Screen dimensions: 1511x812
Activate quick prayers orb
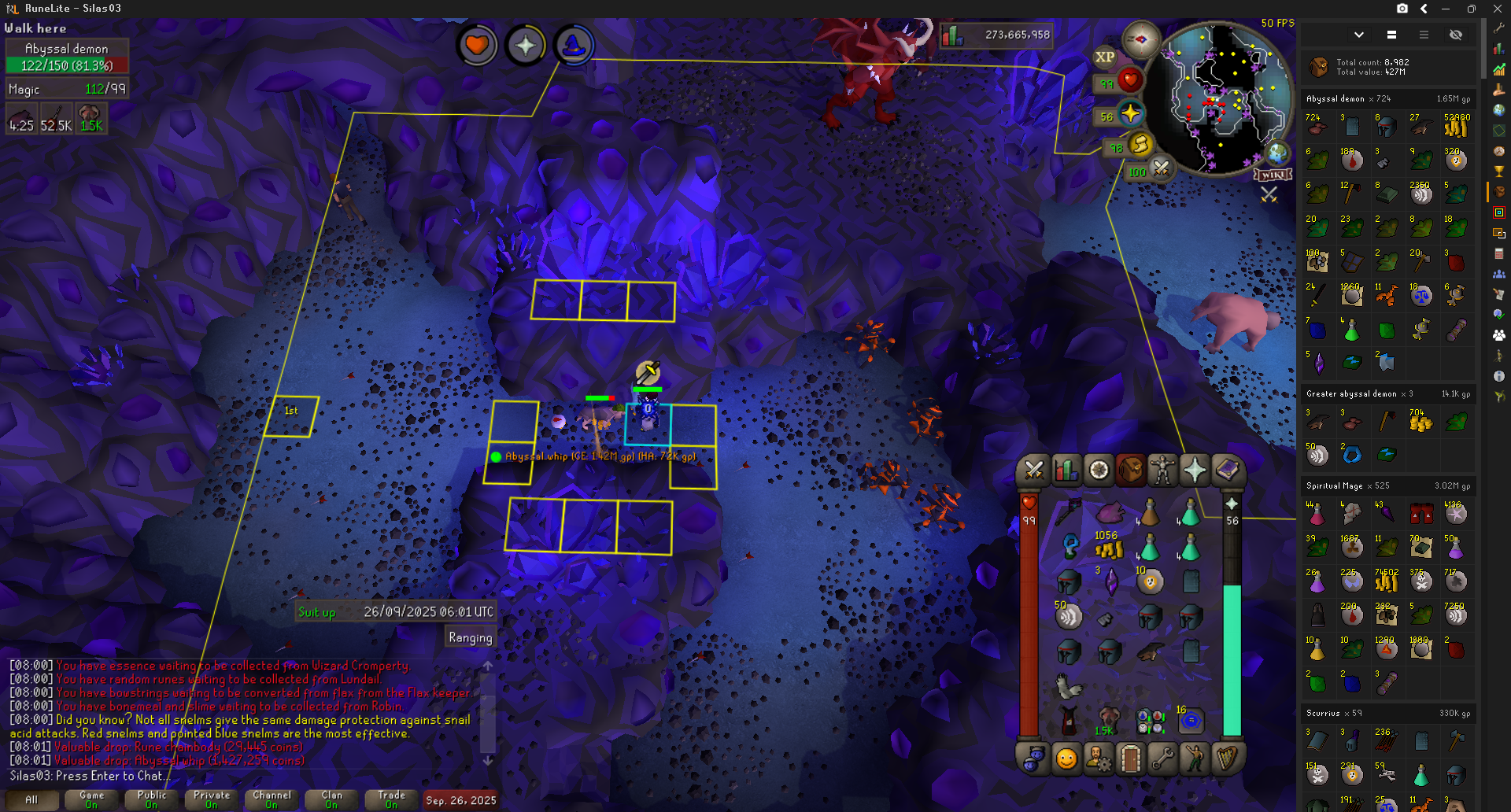[1130, 115]
